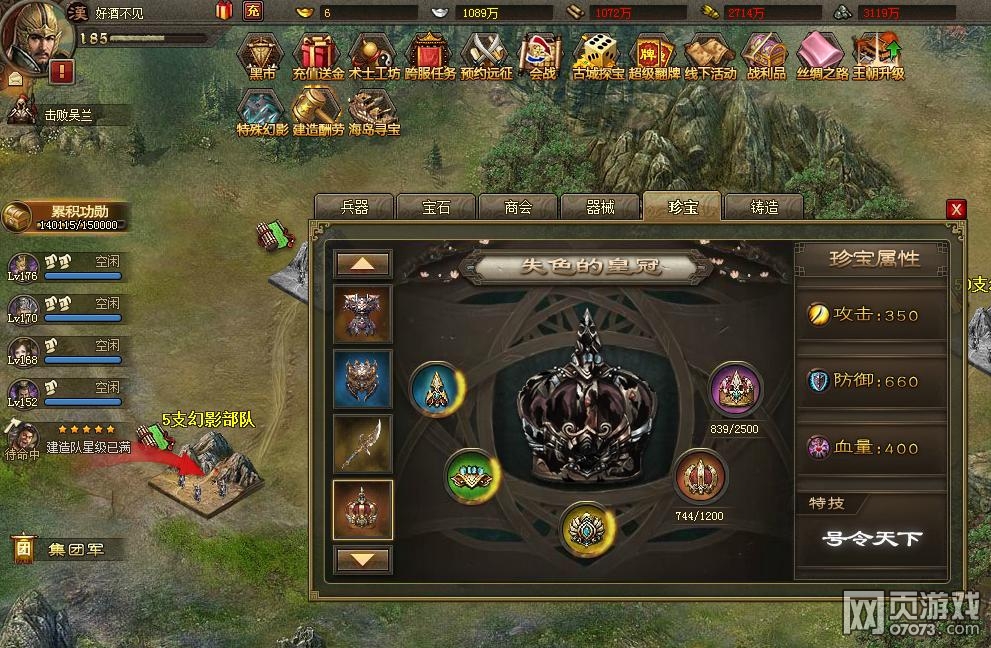Open the 丝绸之路 Silk Road event
This screenshot has height=648, width=991.
click(x=822, y=55)
